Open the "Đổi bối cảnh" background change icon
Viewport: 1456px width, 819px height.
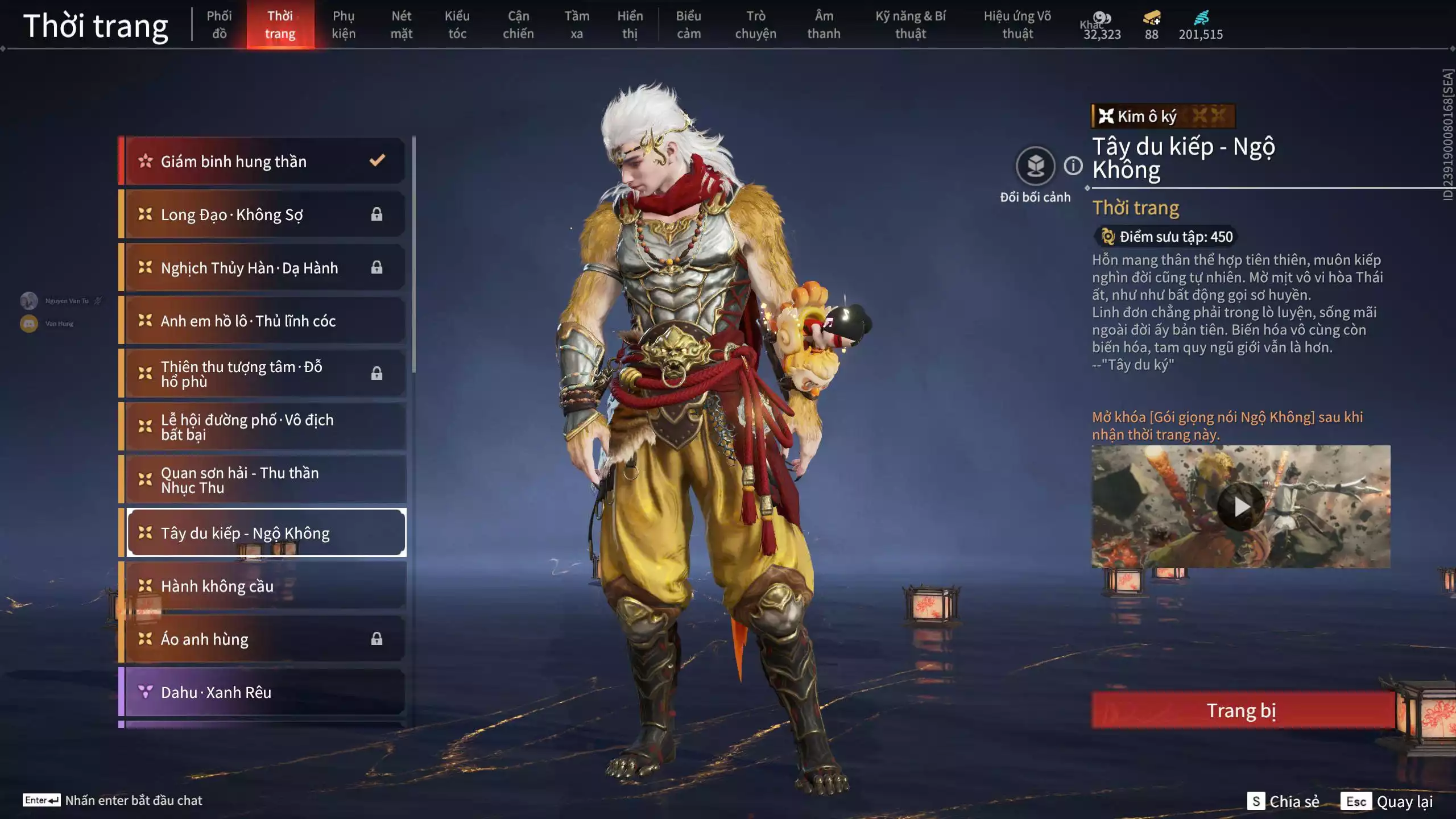(1036, 167)
